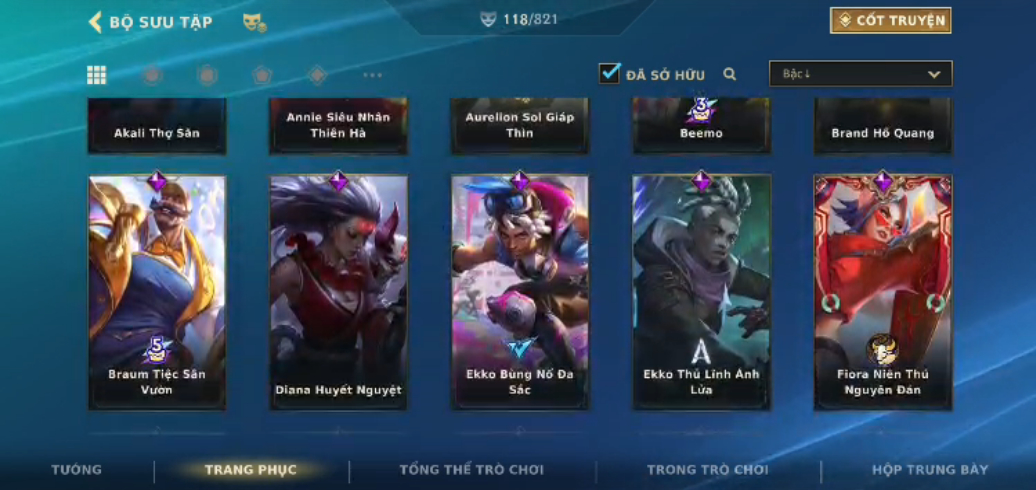Switch to the Tướng tab
Image resolution: width=1036 pixels, height=490 pixels.
click(x=77, y=470)
